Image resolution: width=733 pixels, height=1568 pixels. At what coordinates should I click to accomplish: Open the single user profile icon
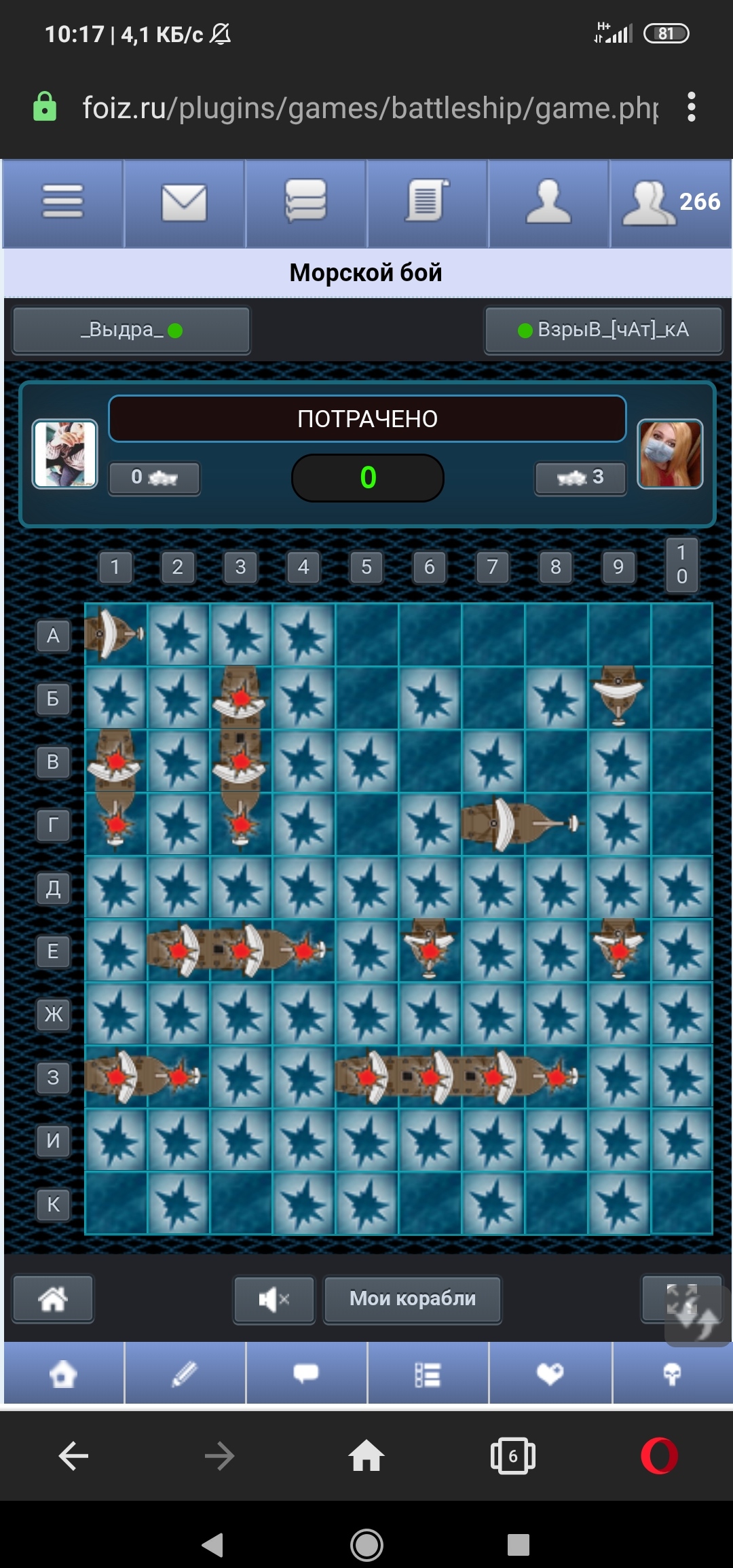click(x=548, y=202)
